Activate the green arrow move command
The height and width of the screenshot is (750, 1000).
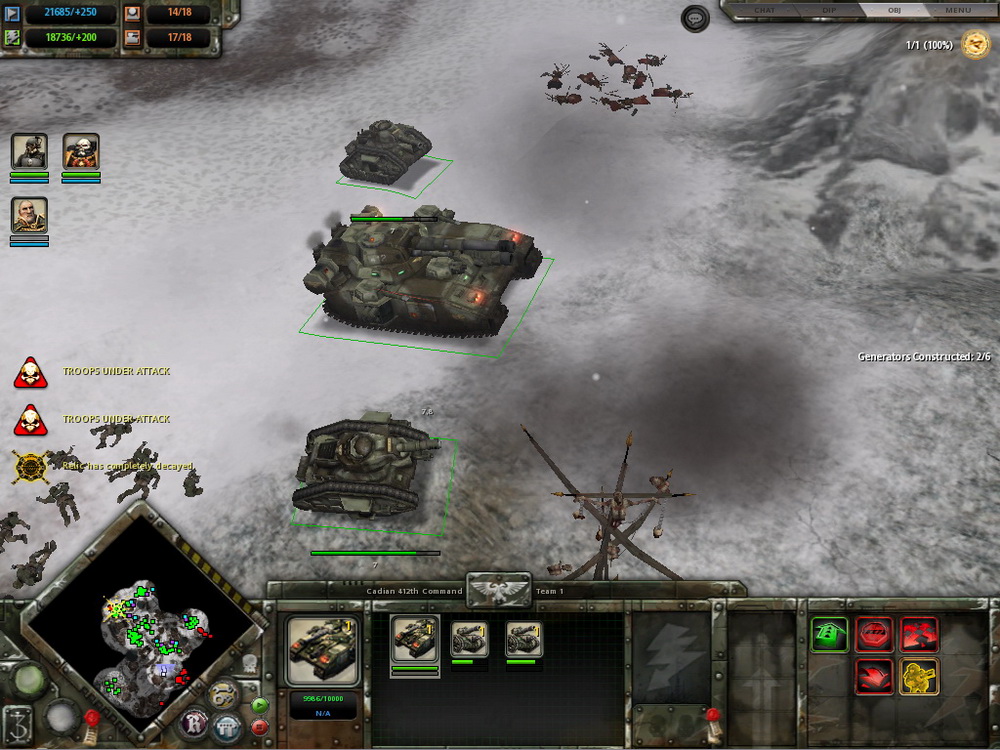tap(830, 634)
